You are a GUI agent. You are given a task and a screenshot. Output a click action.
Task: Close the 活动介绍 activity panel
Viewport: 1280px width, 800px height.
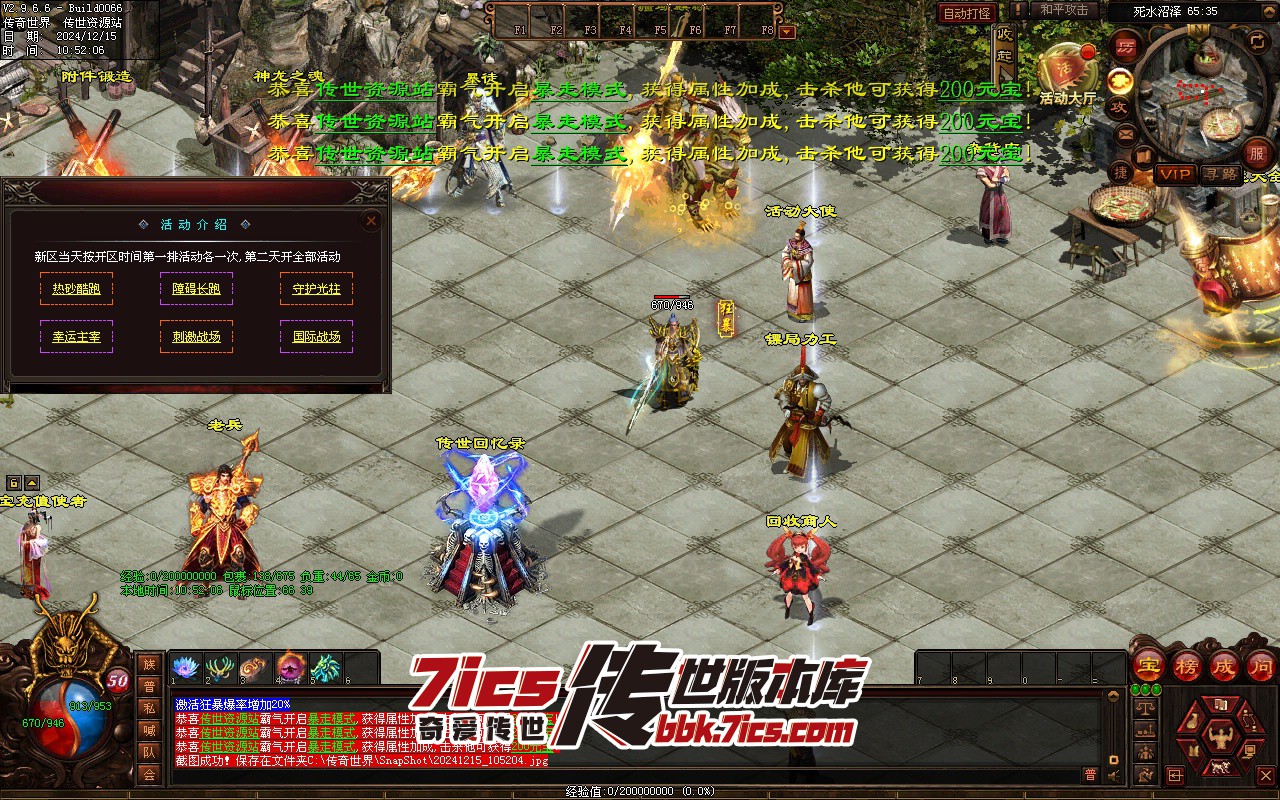[x=371, y=220]
